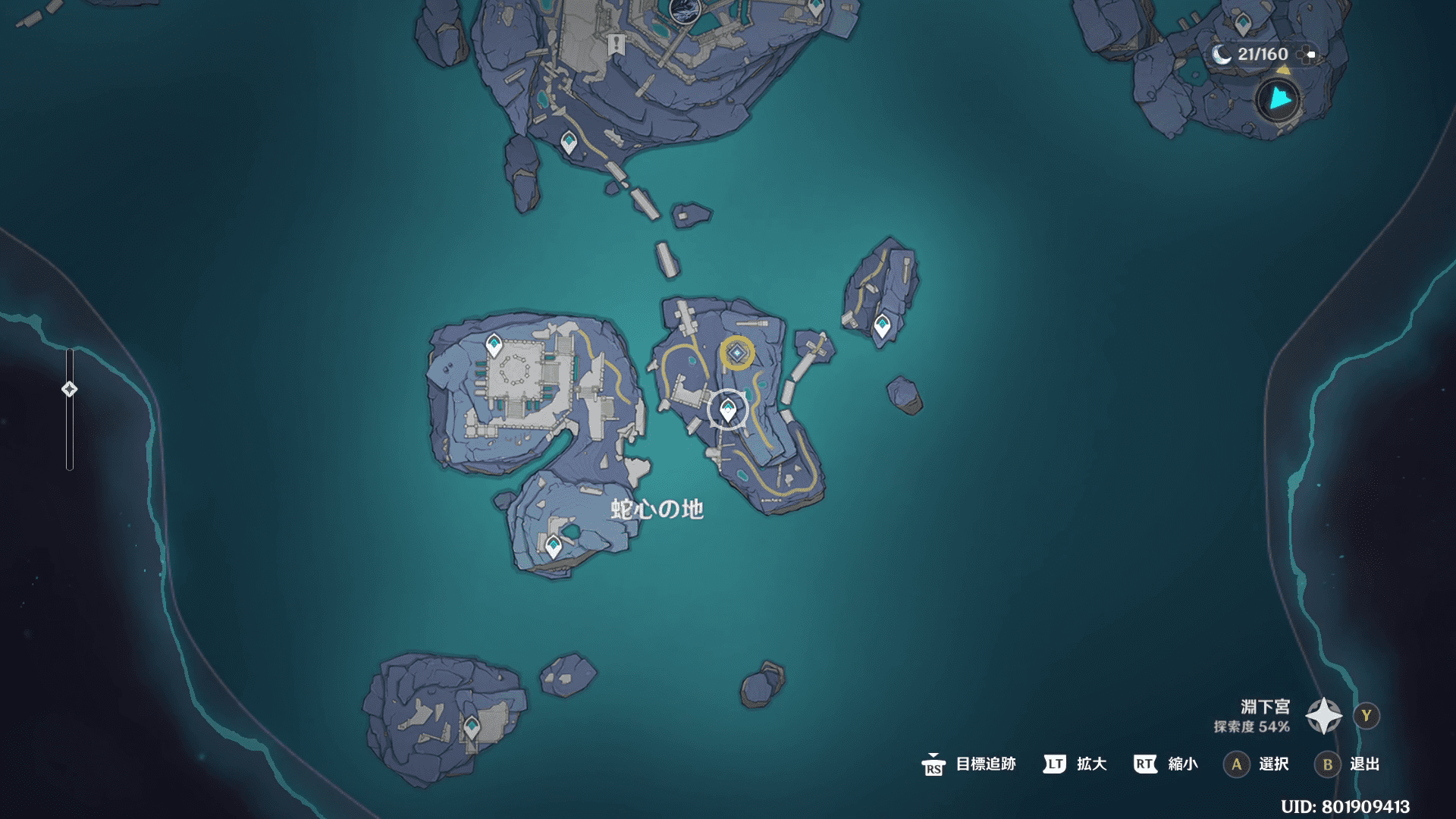Click the zoom slider's diamond handle
The width and height of the screenshot is (1456, 819).
tap(70, 389)
